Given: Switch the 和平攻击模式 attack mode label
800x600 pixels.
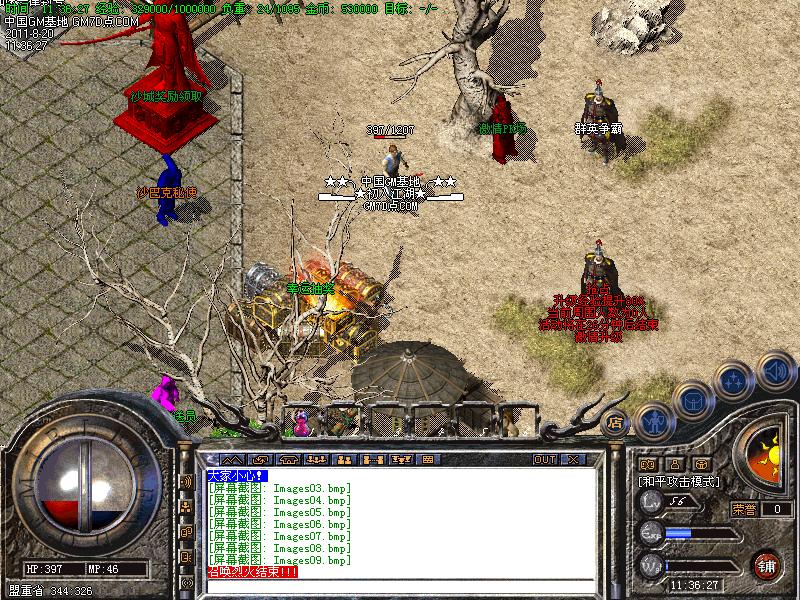Looking at the screenshot, I should click(680, 481).
